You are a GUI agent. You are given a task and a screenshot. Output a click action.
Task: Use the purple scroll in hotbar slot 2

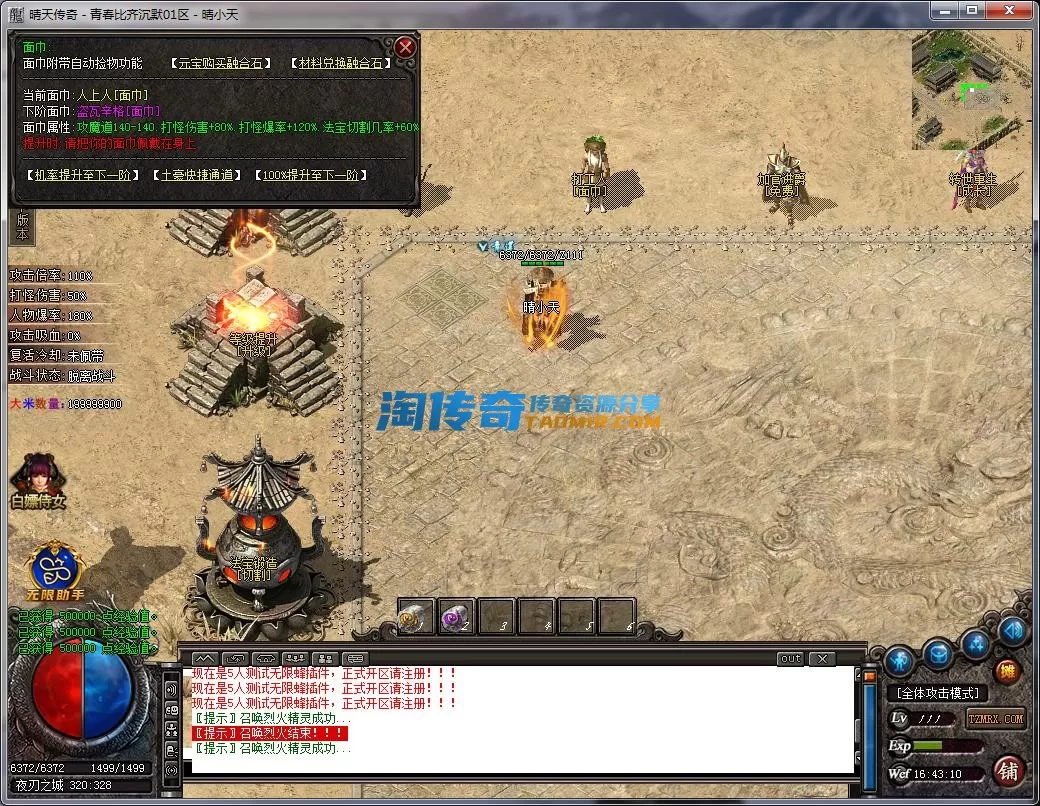click(x=456, y=615)
